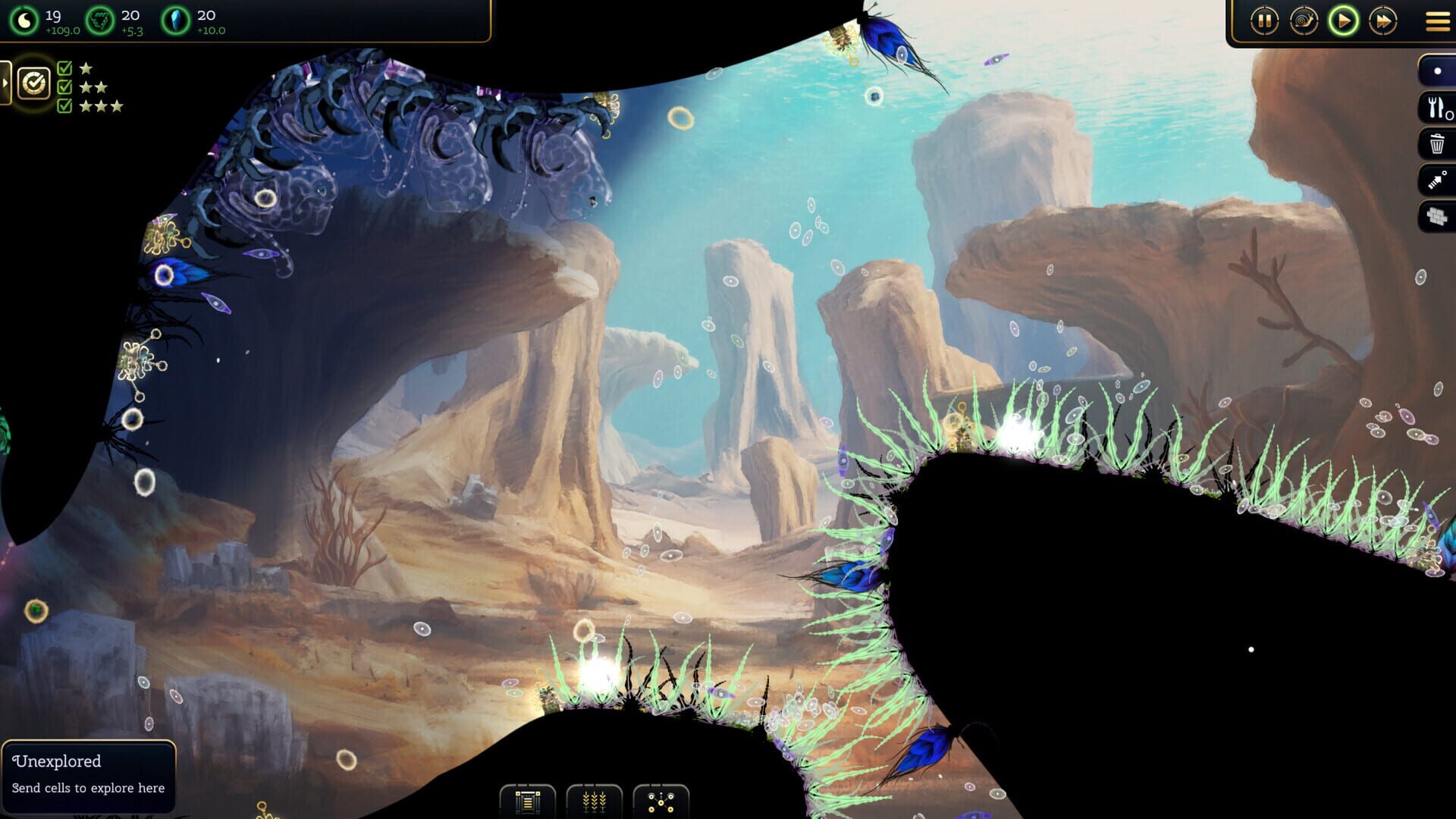Screen dimensions: 1456x819
Task: Select the brick wall building tool
Action: pyautogui.click(x=1436, y=218)
